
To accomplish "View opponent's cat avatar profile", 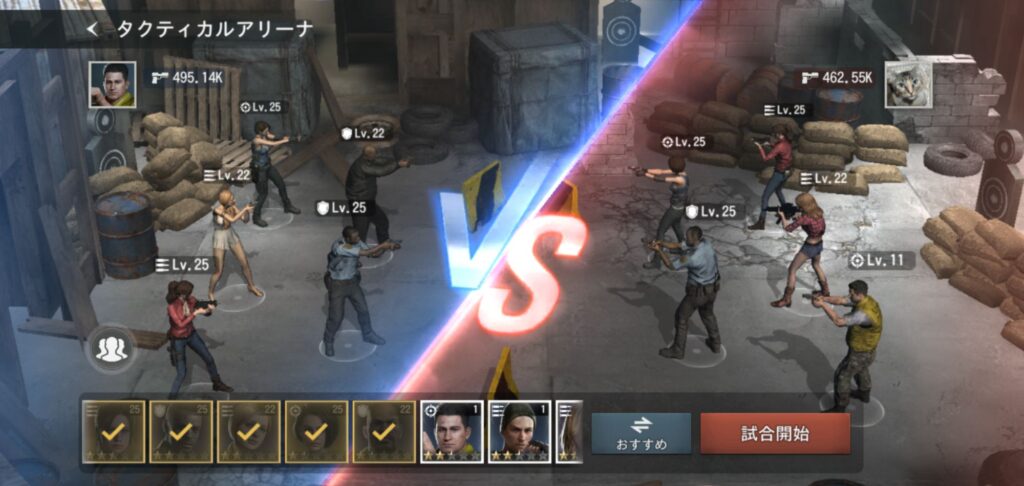I will pos(907,84).
